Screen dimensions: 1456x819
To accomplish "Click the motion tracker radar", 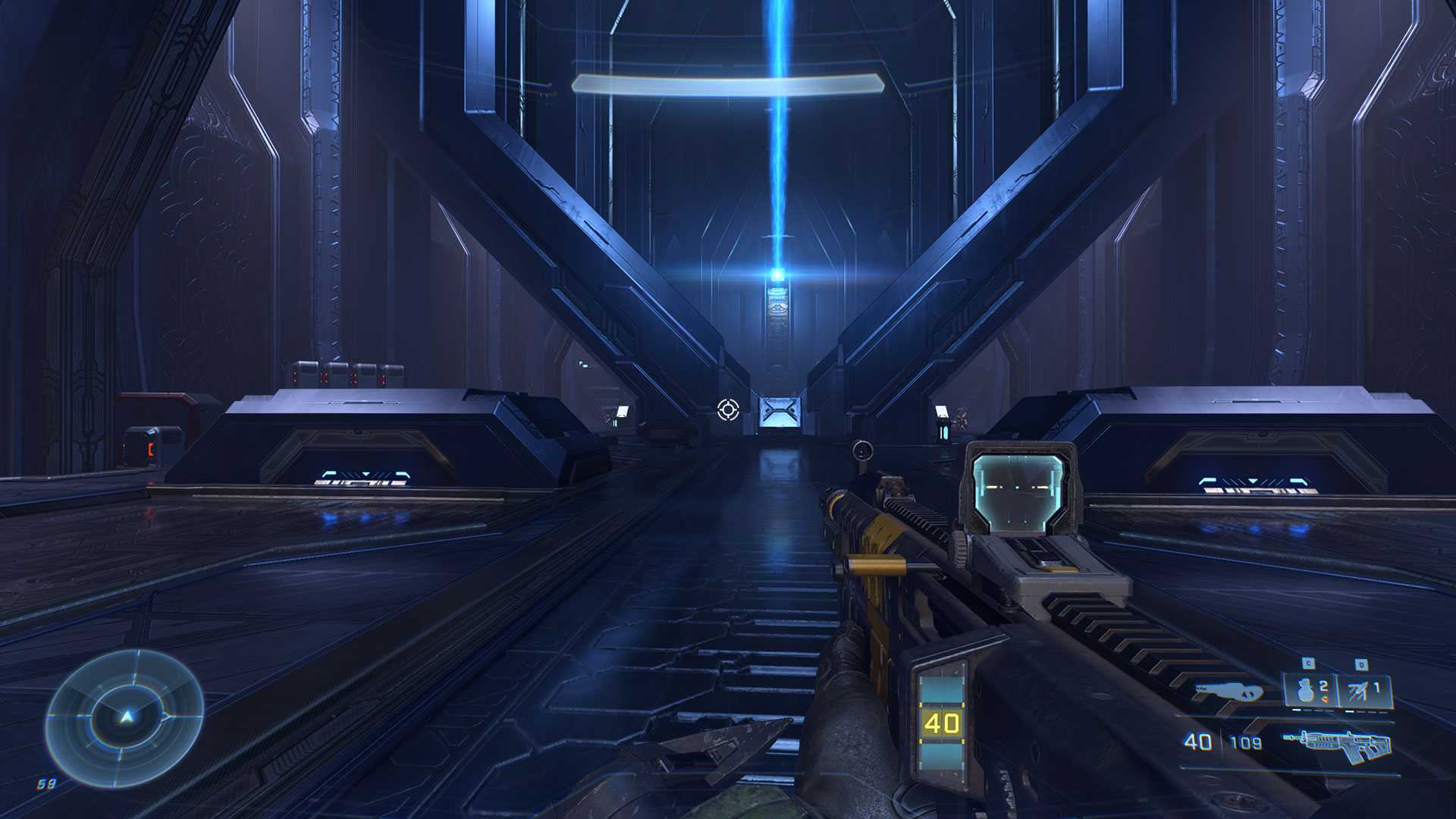I will (x=124, y=717).
